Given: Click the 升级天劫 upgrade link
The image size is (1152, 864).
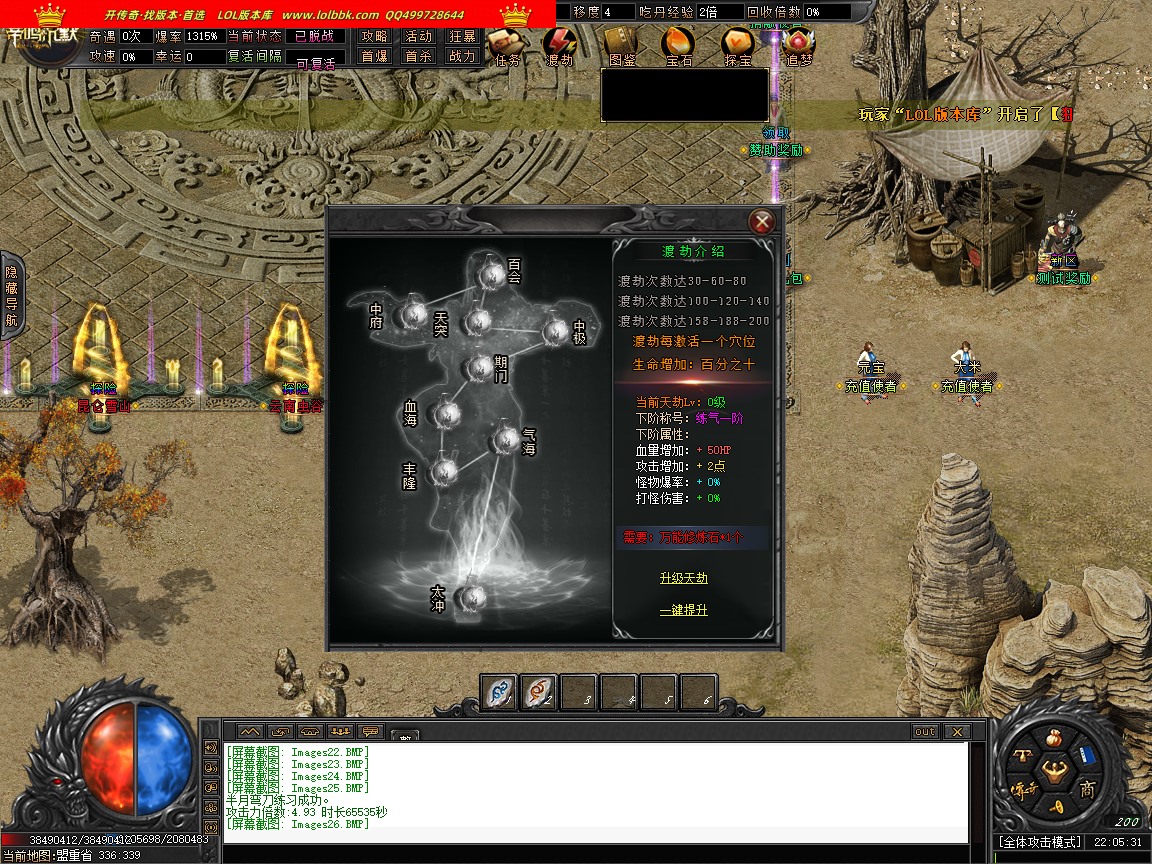Looking at the screenshot, I should (x=684, y=578).
